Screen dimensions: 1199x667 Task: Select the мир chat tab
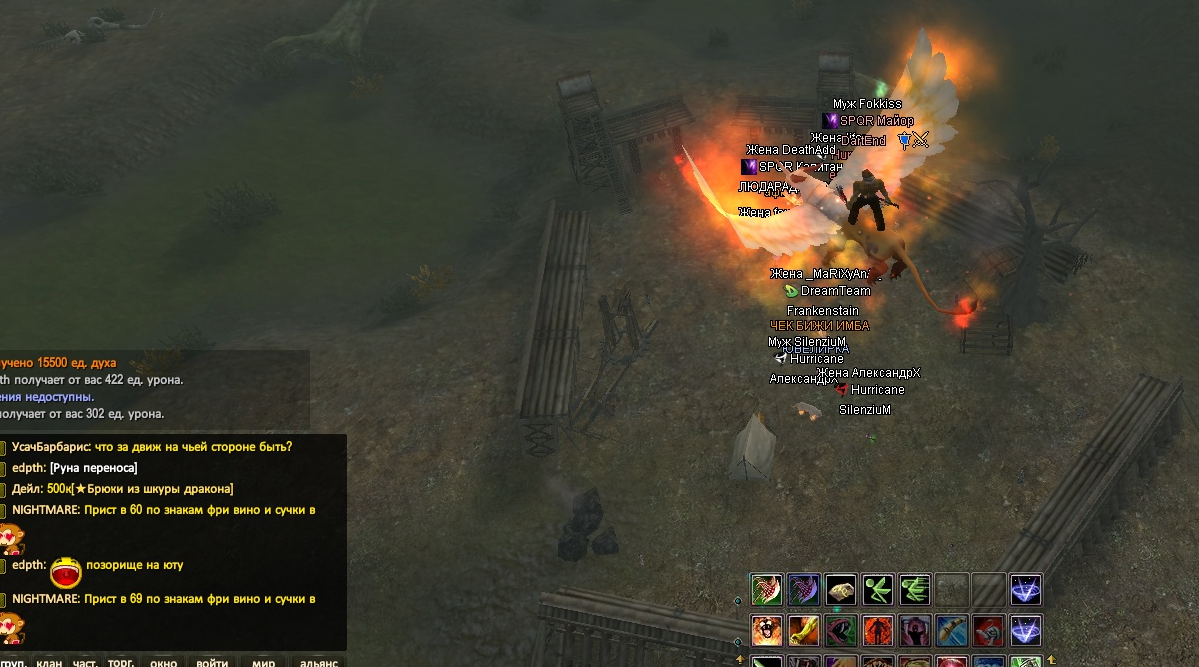264,661
